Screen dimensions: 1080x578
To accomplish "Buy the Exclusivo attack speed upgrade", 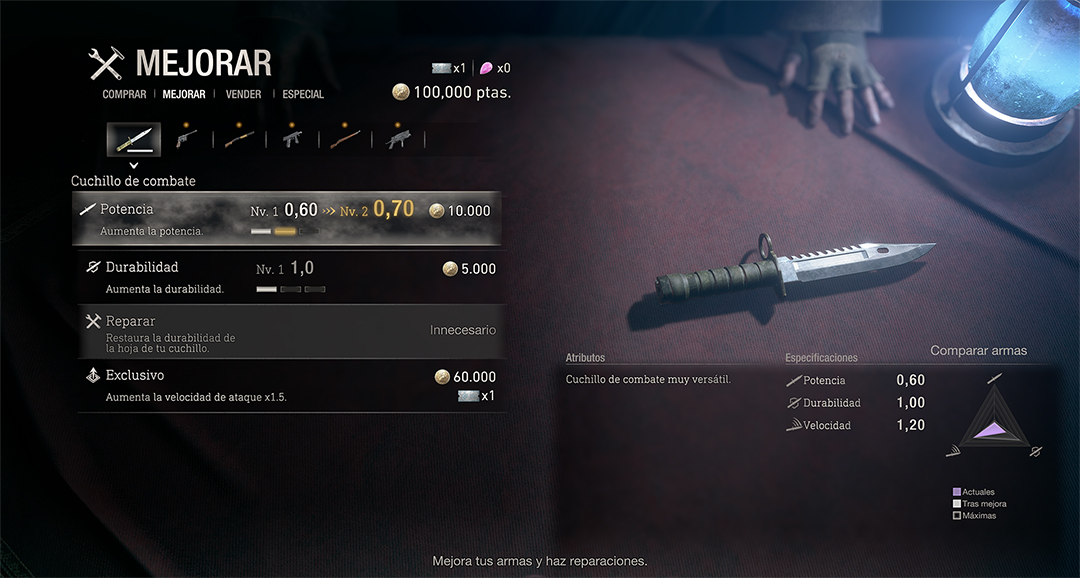I will tap(286, 386).
